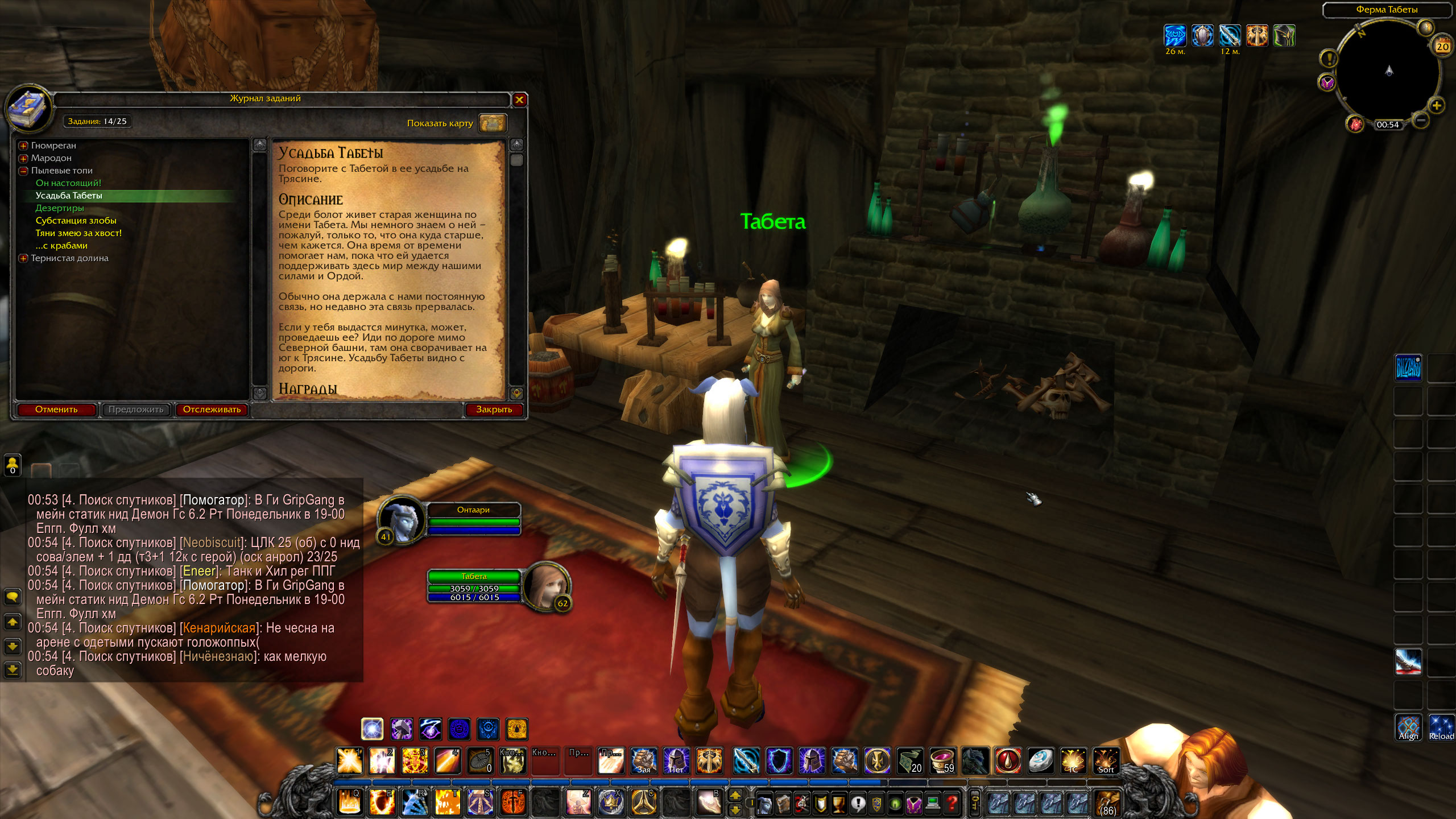Select the Дезертиры quest entry

(x=60, y=208)
